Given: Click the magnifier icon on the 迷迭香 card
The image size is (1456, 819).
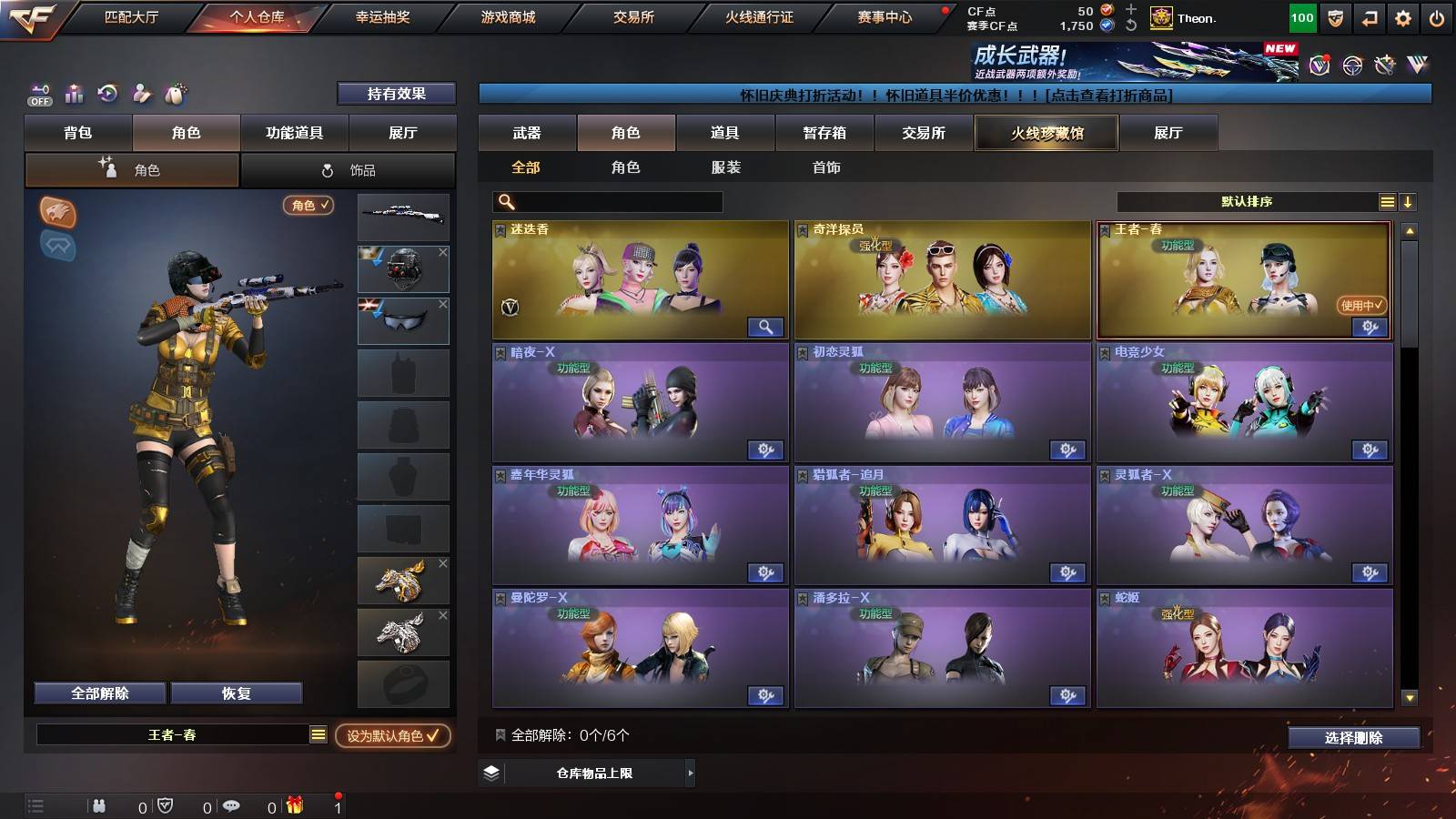Looking at the screenshot, I should click(764, 326).
